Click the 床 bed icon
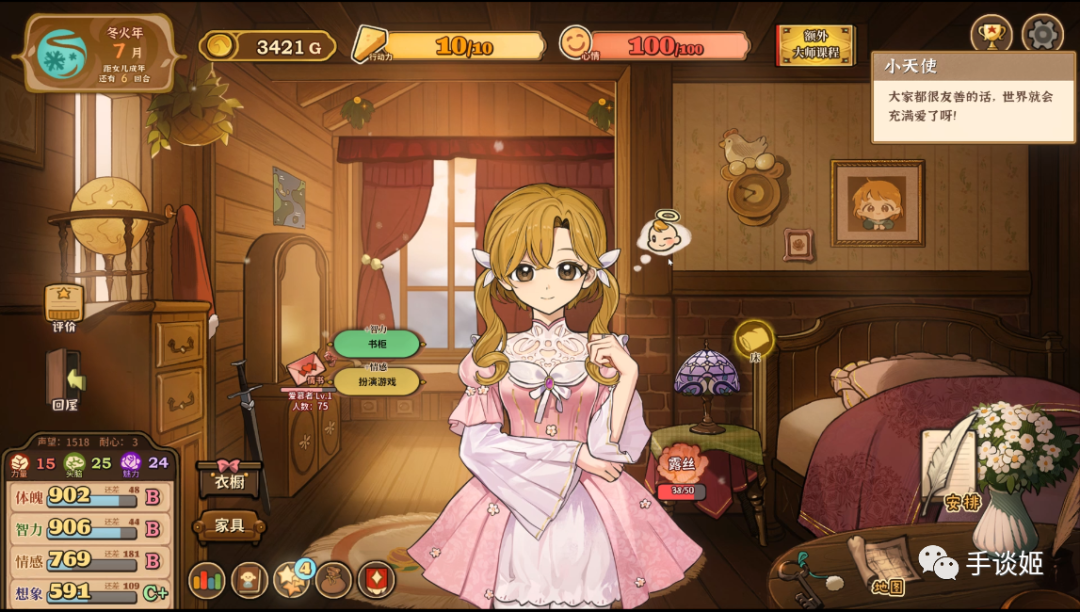The image size is (1080, 612). [755, 340]
